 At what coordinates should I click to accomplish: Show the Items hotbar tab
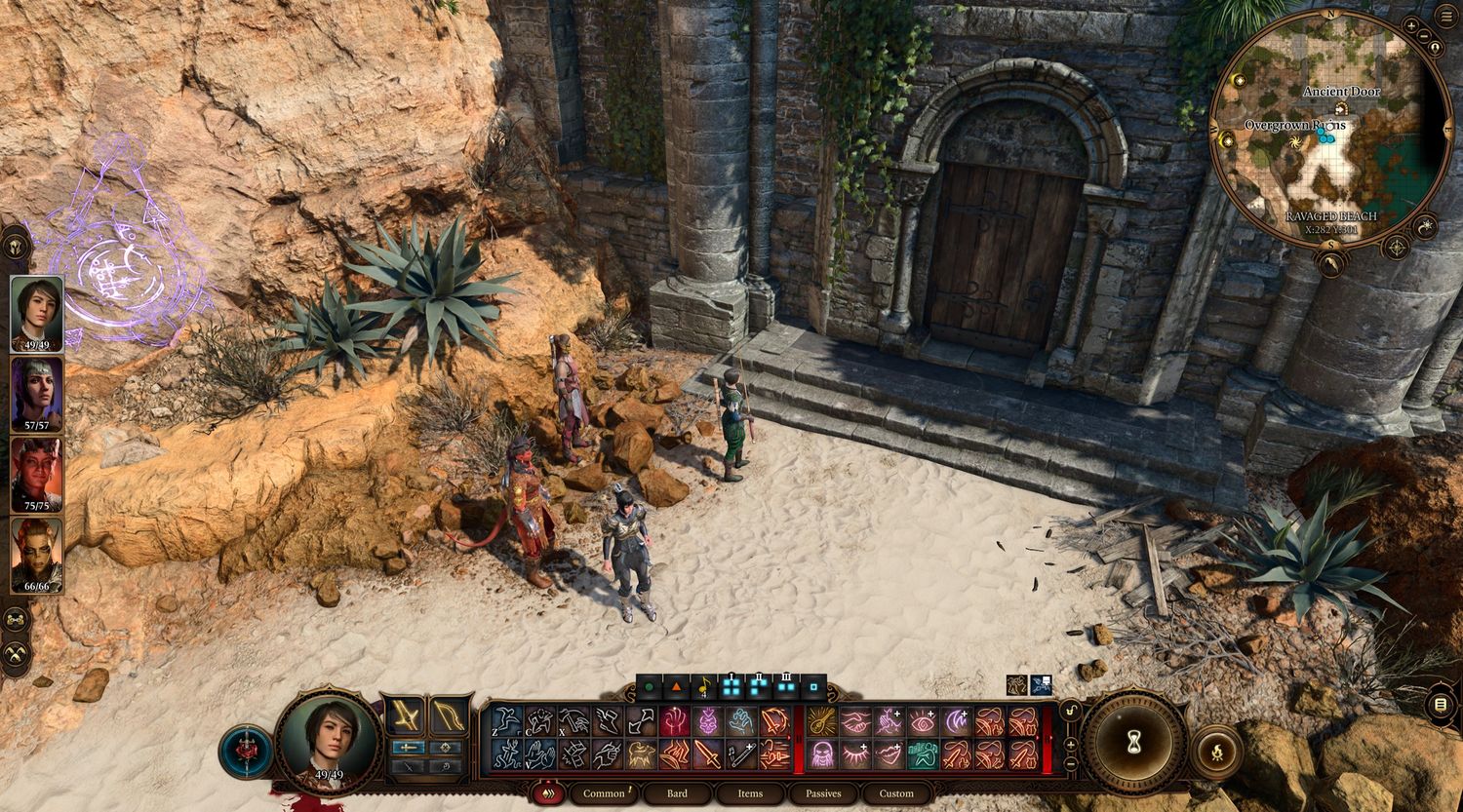tap(750, 793)
